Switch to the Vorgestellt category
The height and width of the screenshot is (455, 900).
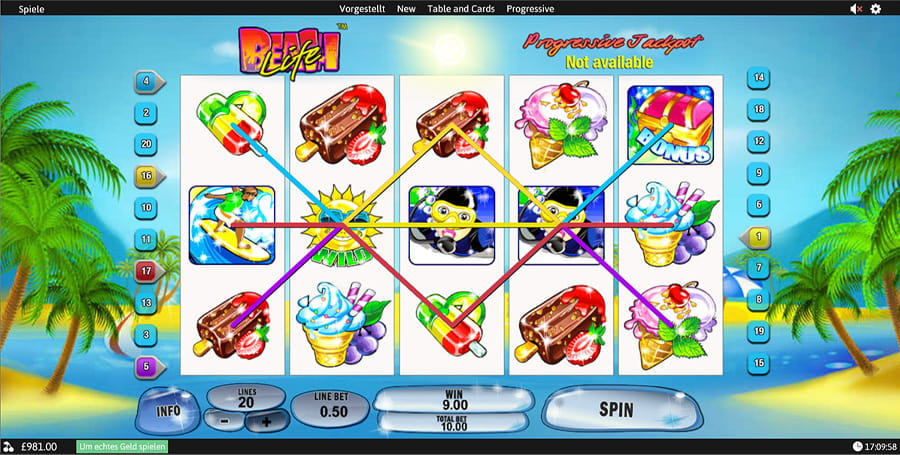pos(362,9)
